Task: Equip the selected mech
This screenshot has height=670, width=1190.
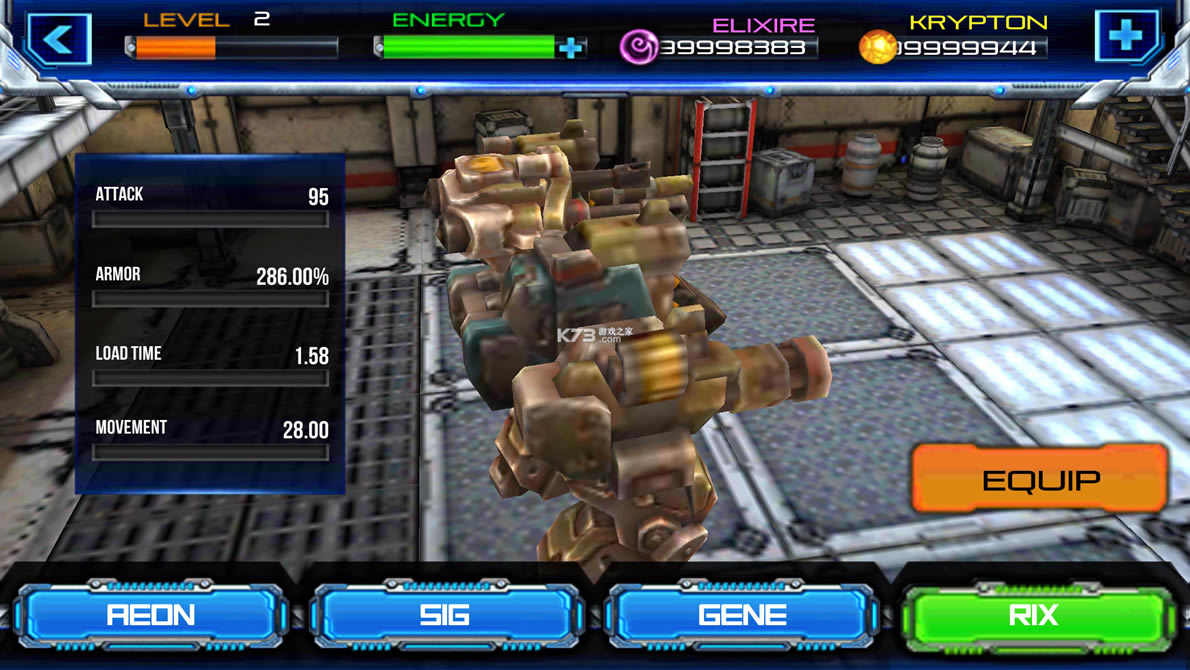Action: pyautogui.click(x=1040, y=479)
